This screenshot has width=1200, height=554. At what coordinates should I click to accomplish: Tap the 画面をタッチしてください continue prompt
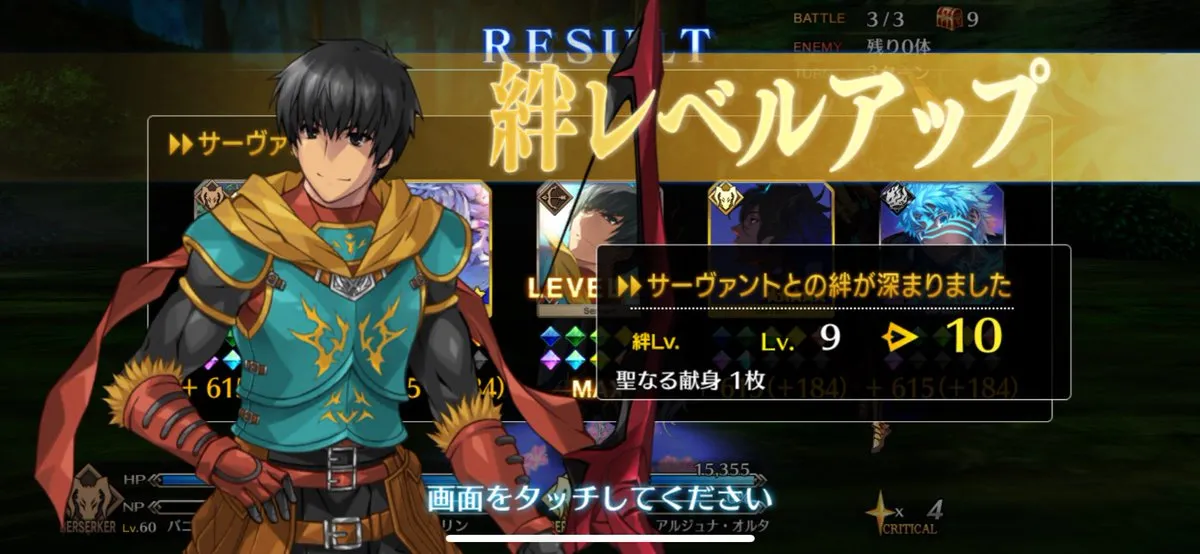pyautogui.click(x=599, y=497)
